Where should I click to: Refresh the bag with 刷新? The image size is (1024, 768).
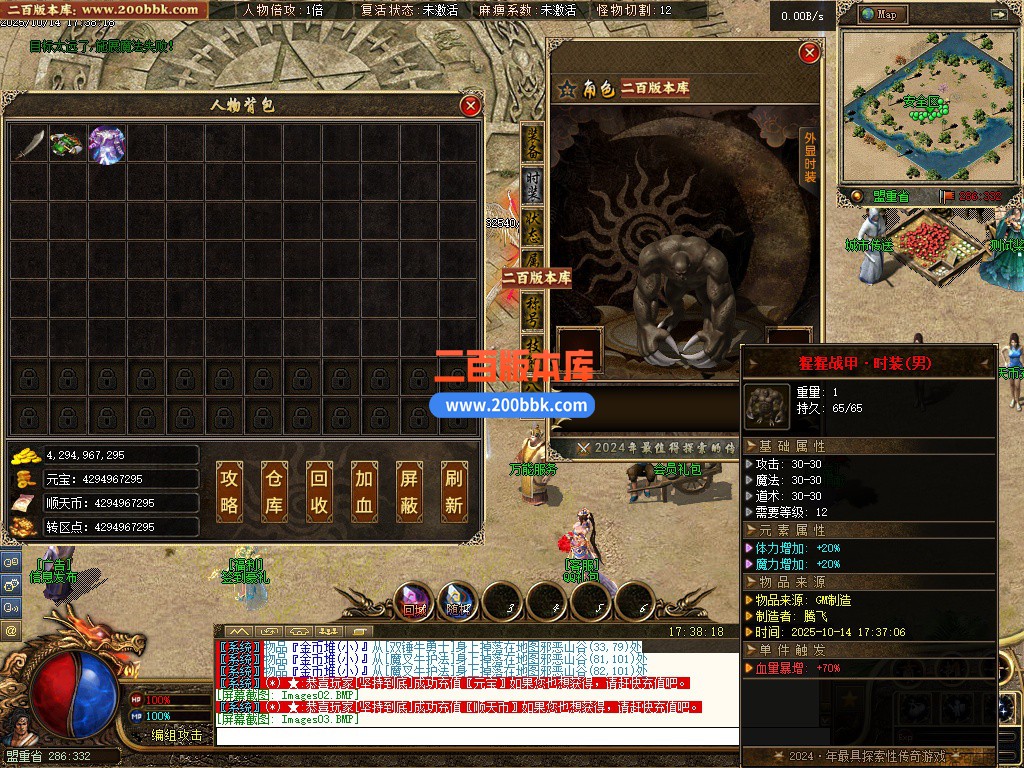(x=453, y=492)
